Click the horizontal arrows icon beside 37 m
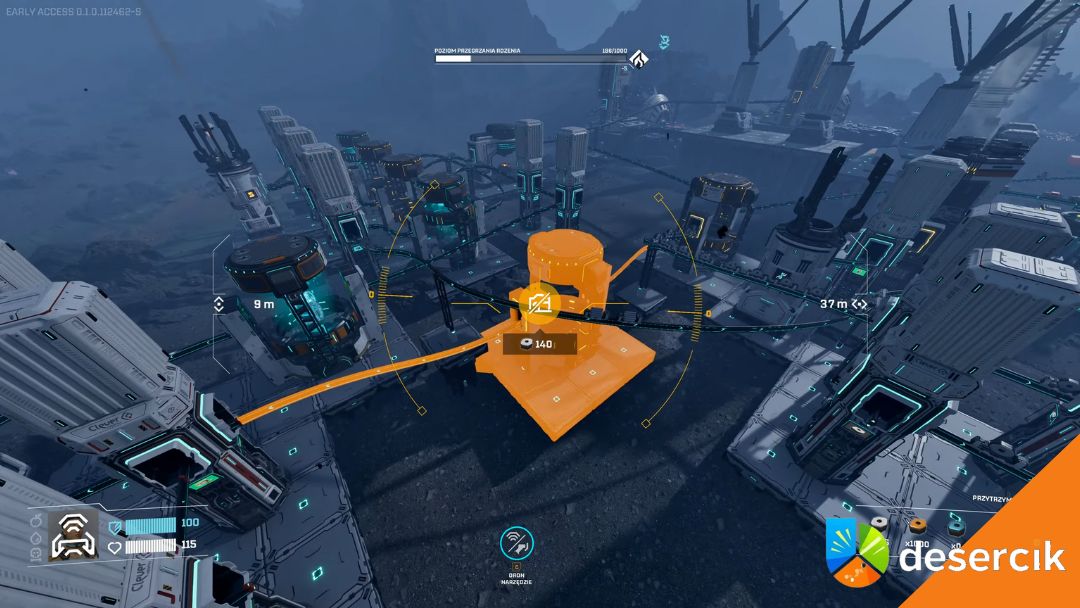The height and width of the screenshot is (608, 1080). [x=859, y=304]
